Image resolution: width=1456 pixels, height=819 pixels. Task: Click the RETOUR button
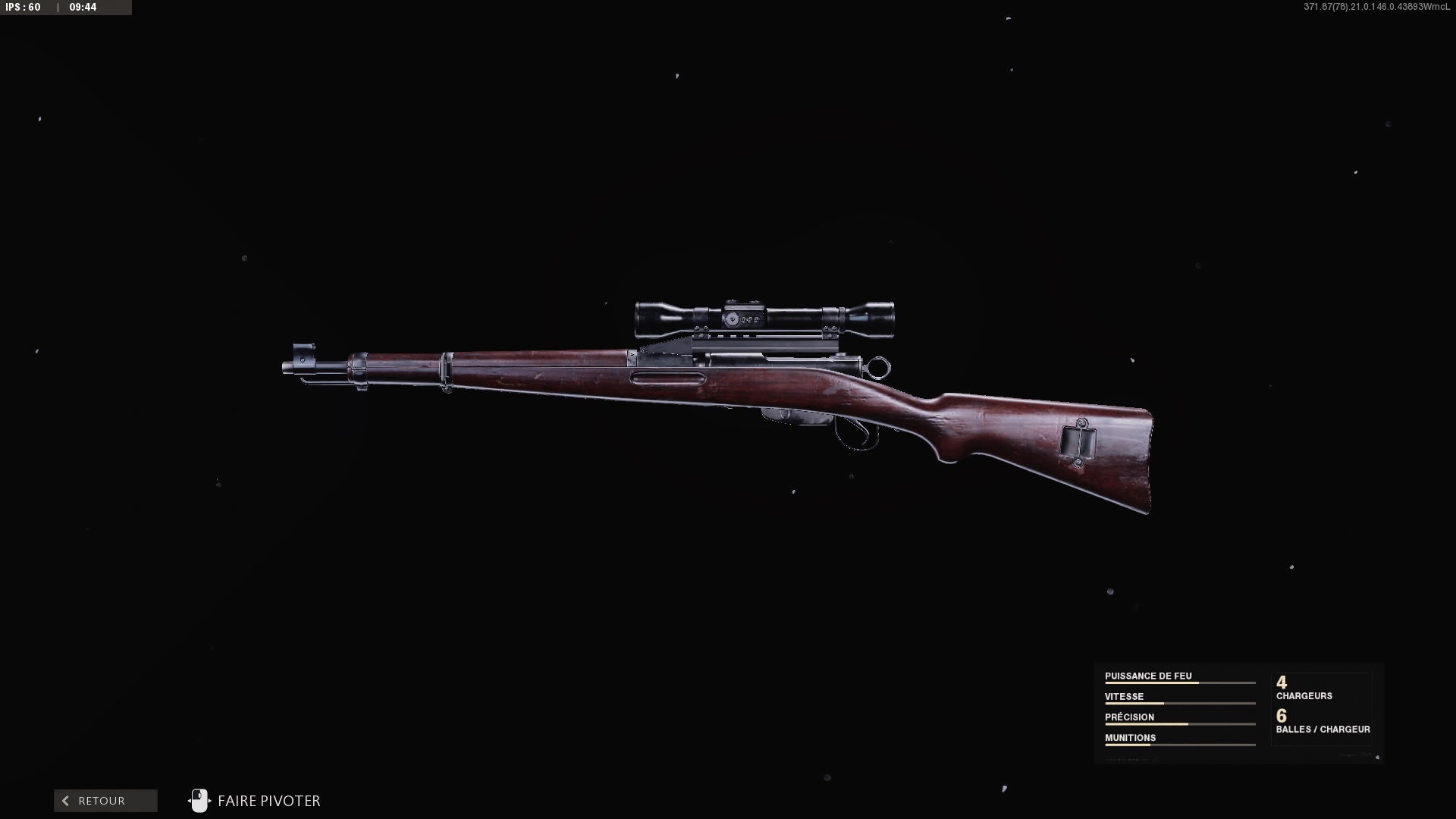(105, 801)
